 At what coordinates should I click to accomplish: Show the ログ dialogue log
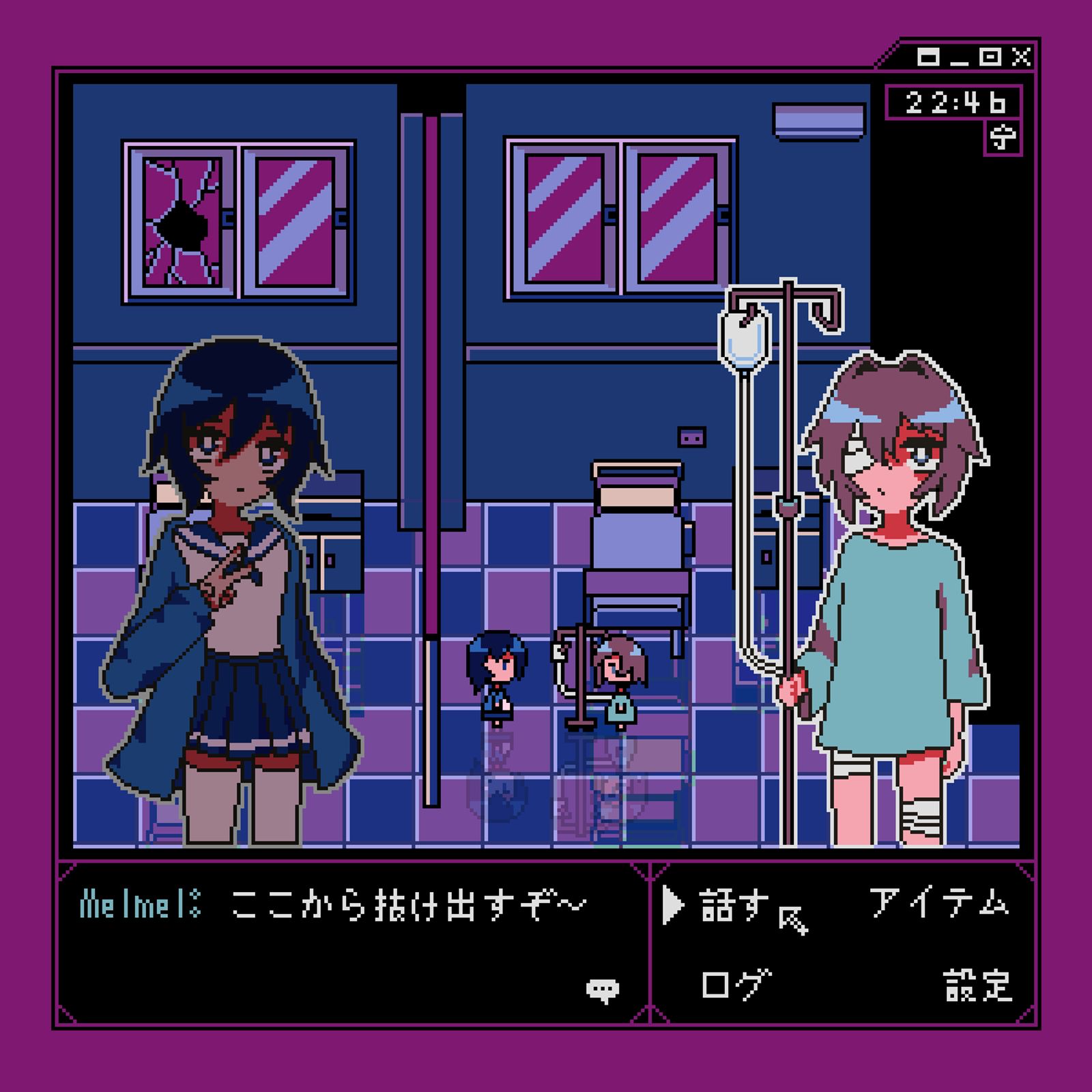pos(736,984)
